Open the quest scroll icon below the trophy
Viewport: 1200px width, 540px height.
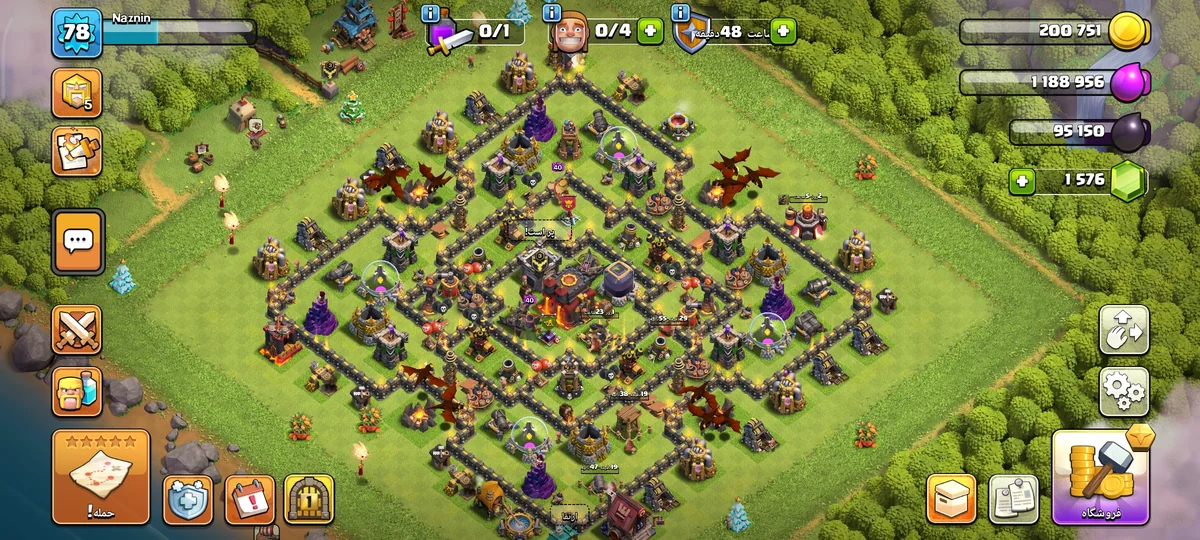[x=76, y=151]
